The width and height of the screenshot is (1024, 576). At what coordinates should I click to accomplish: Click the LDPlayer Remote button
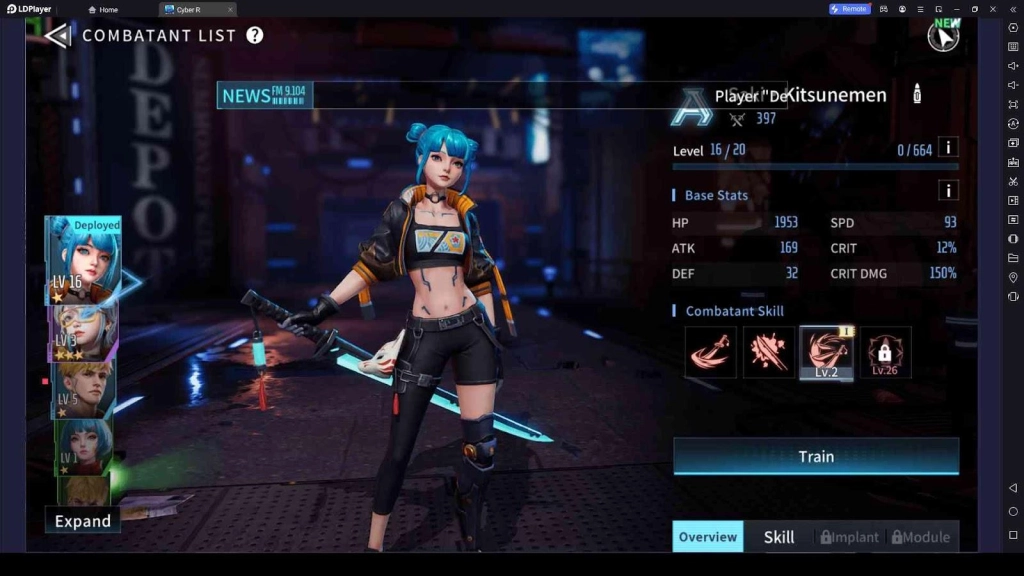(x=849, y=9)
